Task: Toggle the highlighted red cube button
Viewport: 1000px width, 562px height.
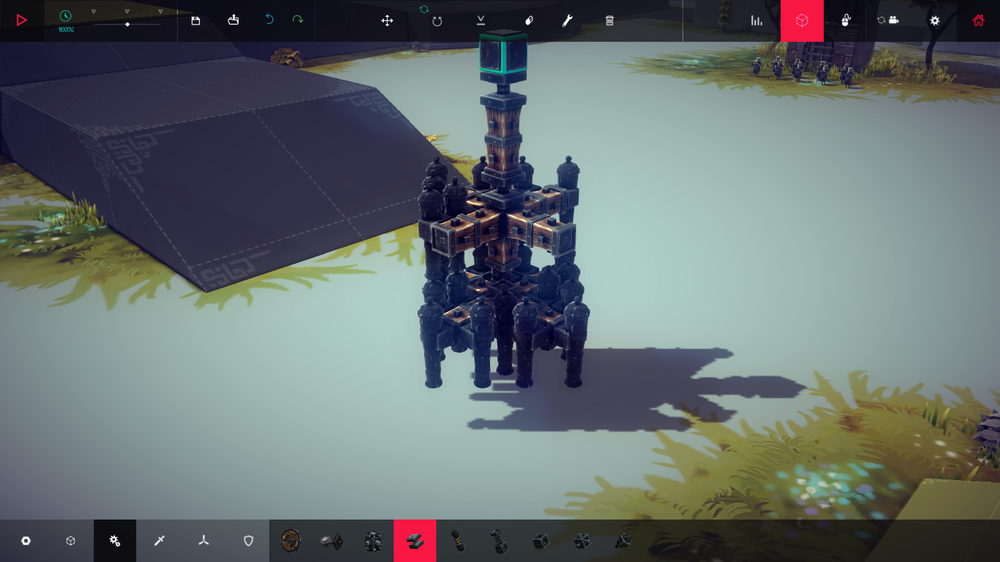Action: [x=802, y=20]
